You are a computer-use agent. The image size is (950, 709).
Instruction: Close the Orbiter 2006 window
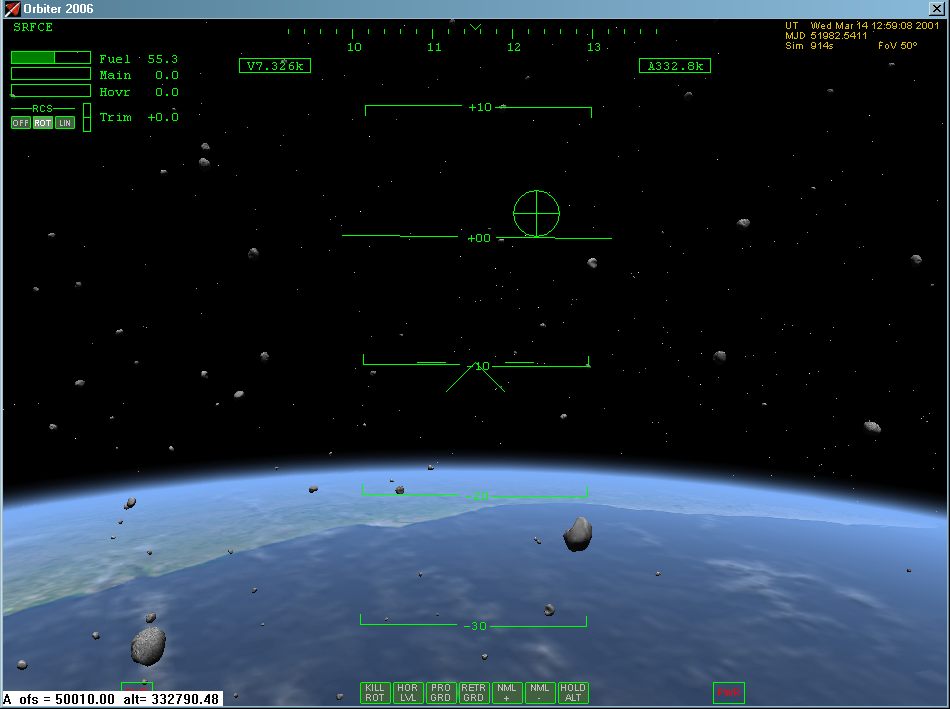coord(936,8)
